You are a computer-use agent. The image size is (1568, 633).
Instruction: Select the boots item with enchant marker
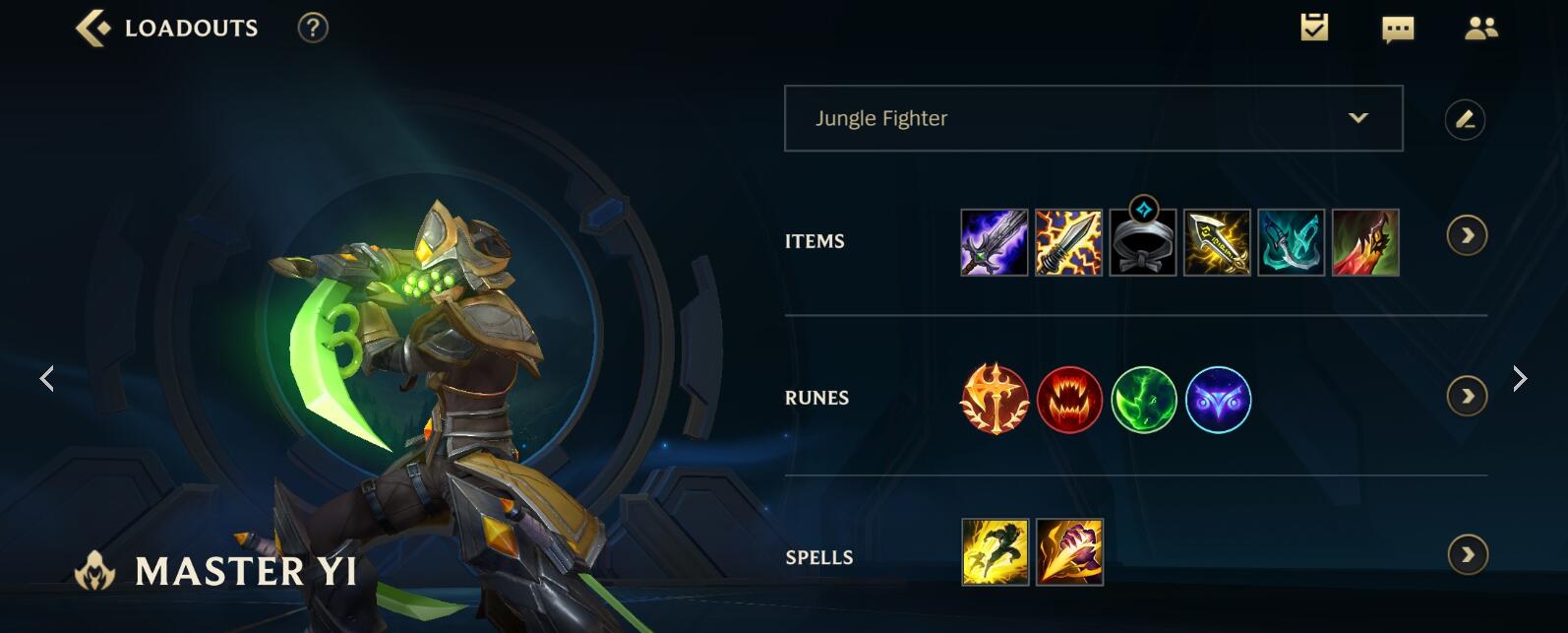click(1143, 242)
